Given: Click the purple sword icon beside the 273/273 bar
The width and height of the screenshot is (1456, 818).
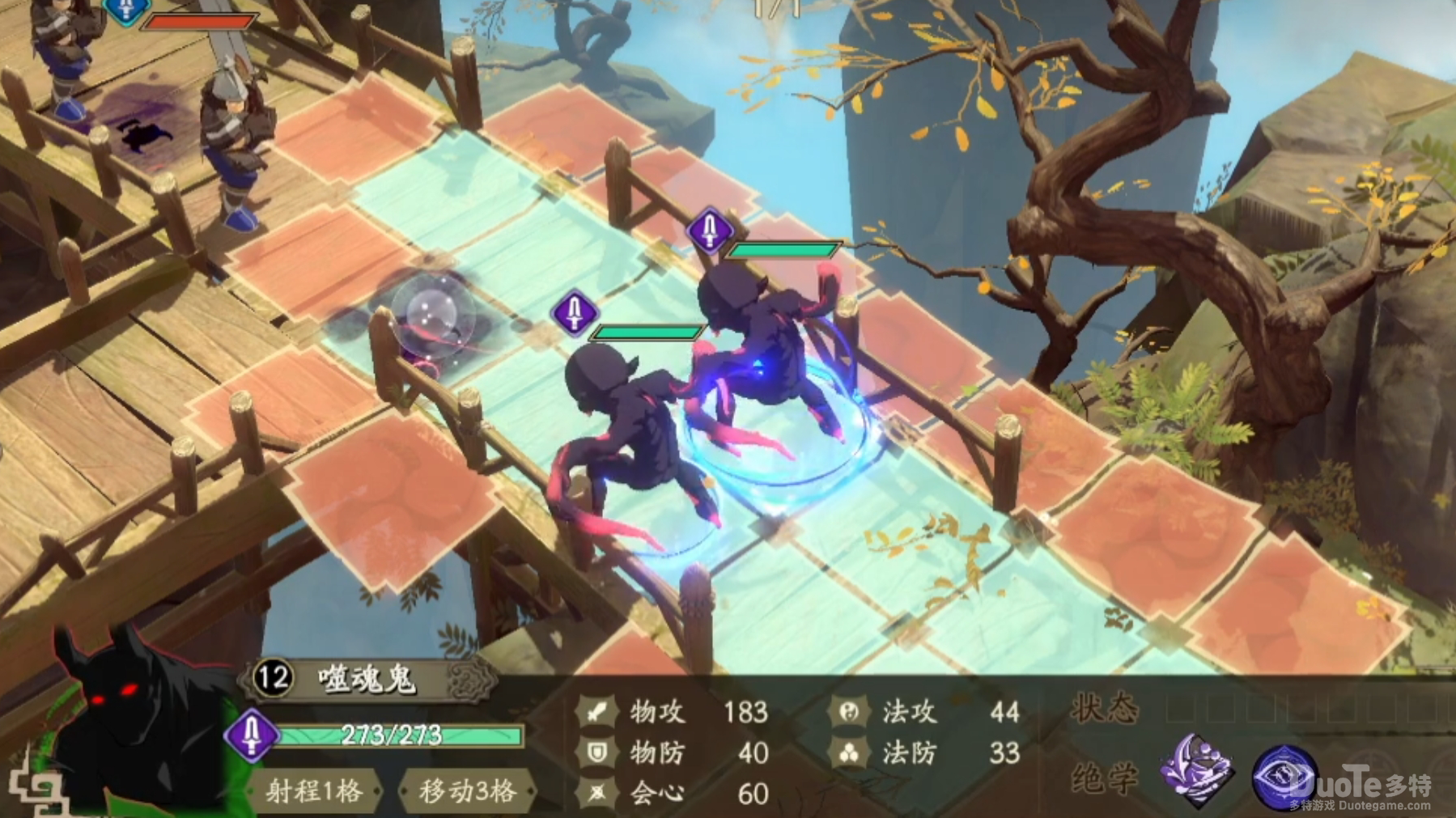Looking at the screenshot, I should 252,735.
